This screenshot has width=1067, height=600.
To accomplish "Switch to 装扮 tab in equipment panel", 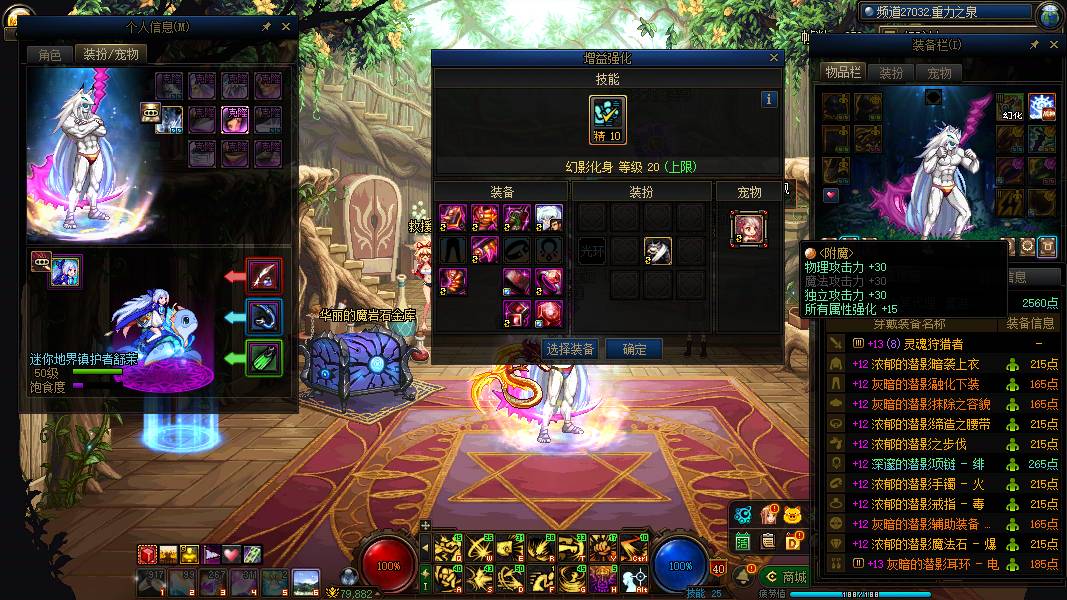I will tap(890, 73).
